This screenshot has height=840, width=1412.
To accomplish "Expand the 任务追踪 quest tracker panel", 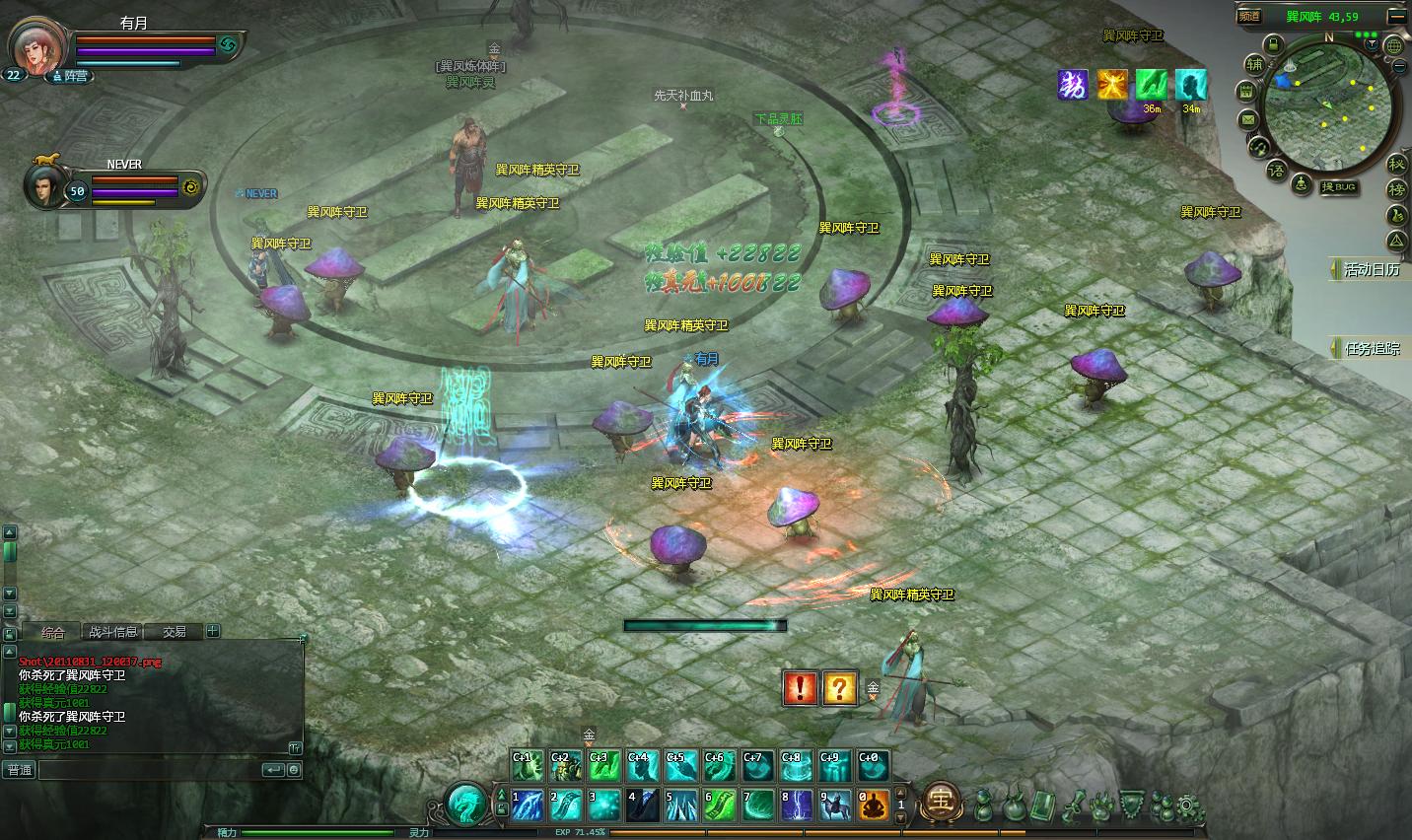I will coord(1370,348).
